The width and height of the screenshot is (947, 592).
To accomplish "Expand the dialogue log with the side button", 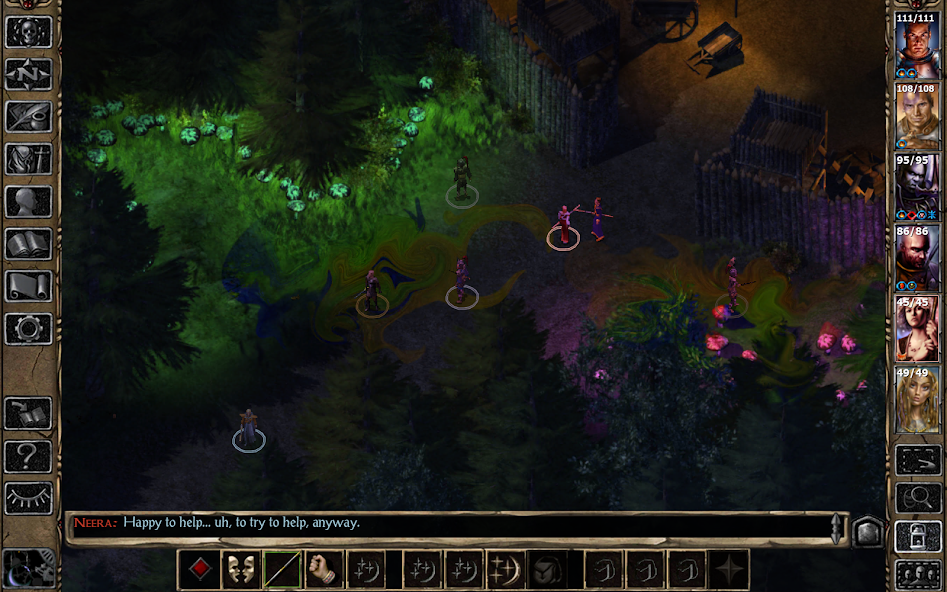I will tap(866, 530).
